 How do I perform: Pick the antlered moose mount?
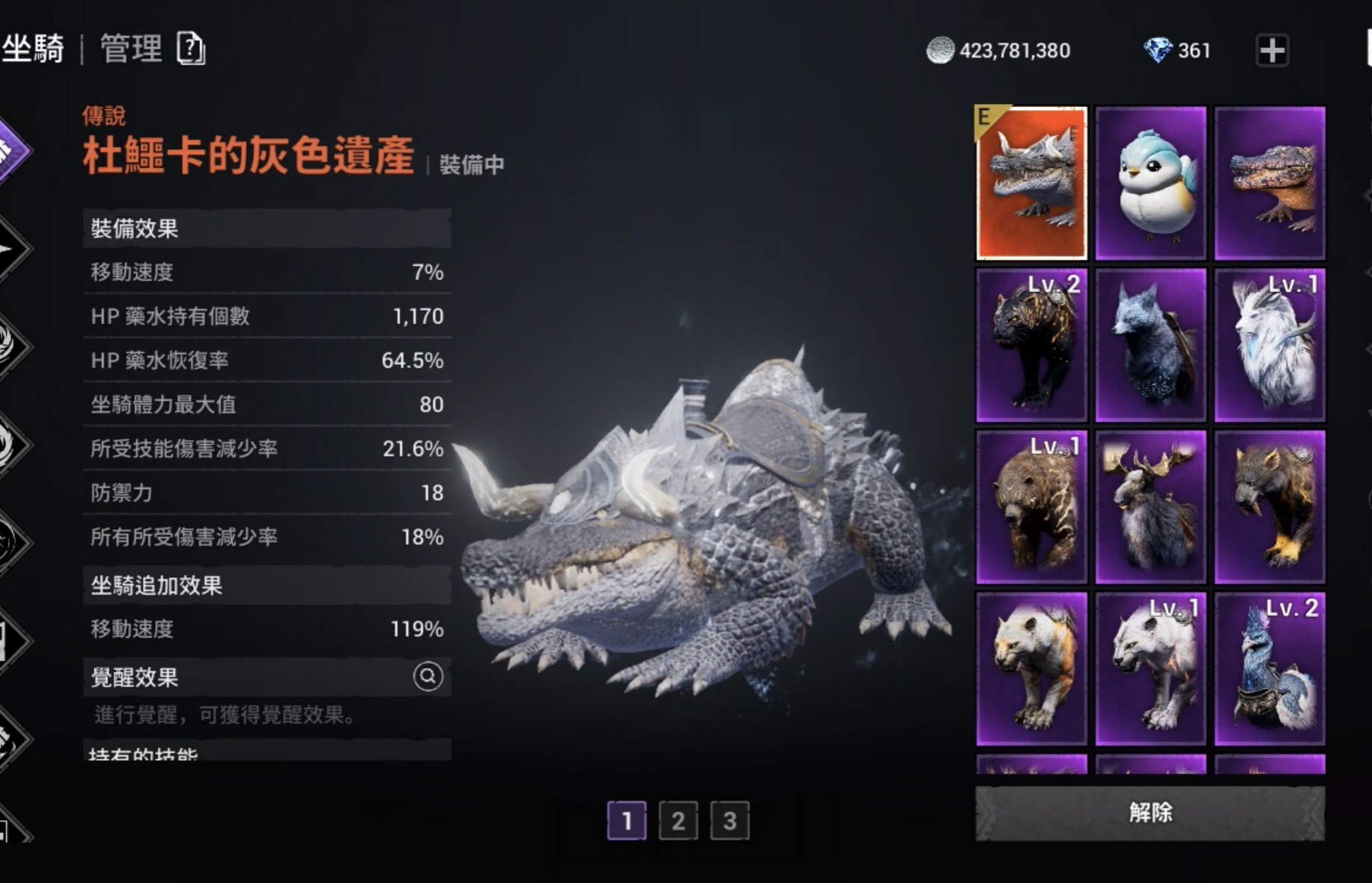(1150, 507)
